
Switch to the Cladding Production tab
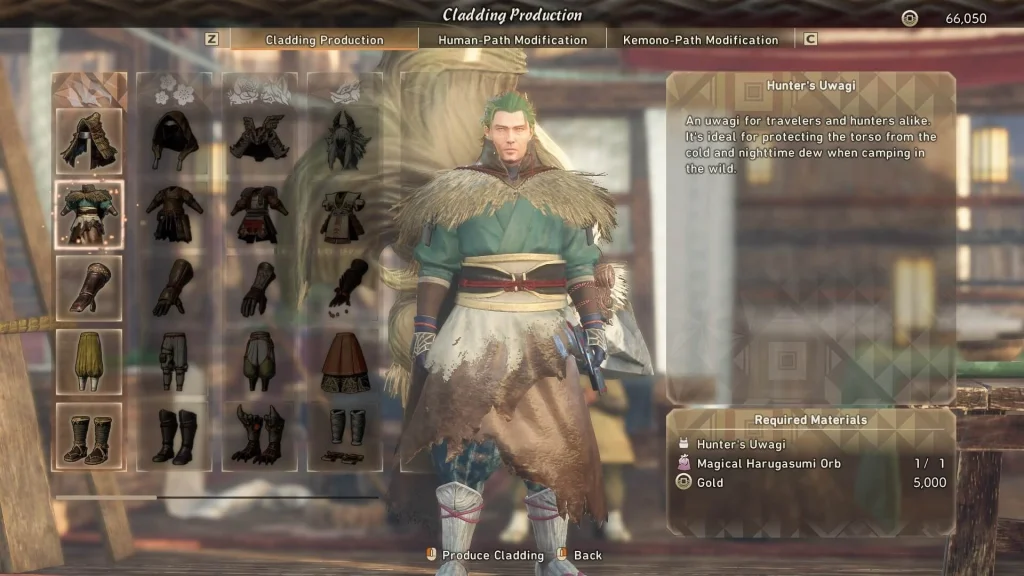324,40
